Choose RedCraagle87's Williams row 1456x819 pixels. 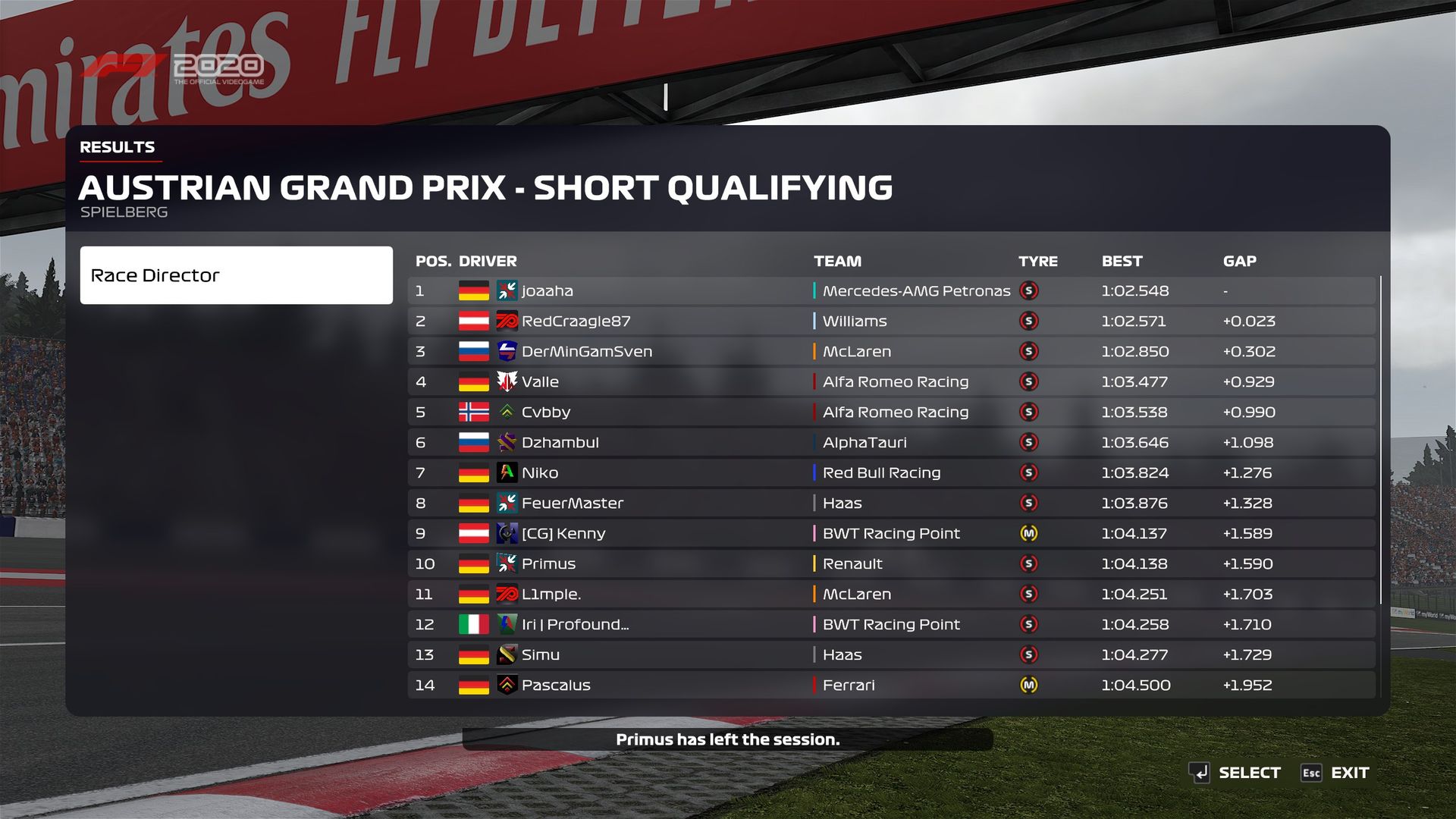coord(891,322)
